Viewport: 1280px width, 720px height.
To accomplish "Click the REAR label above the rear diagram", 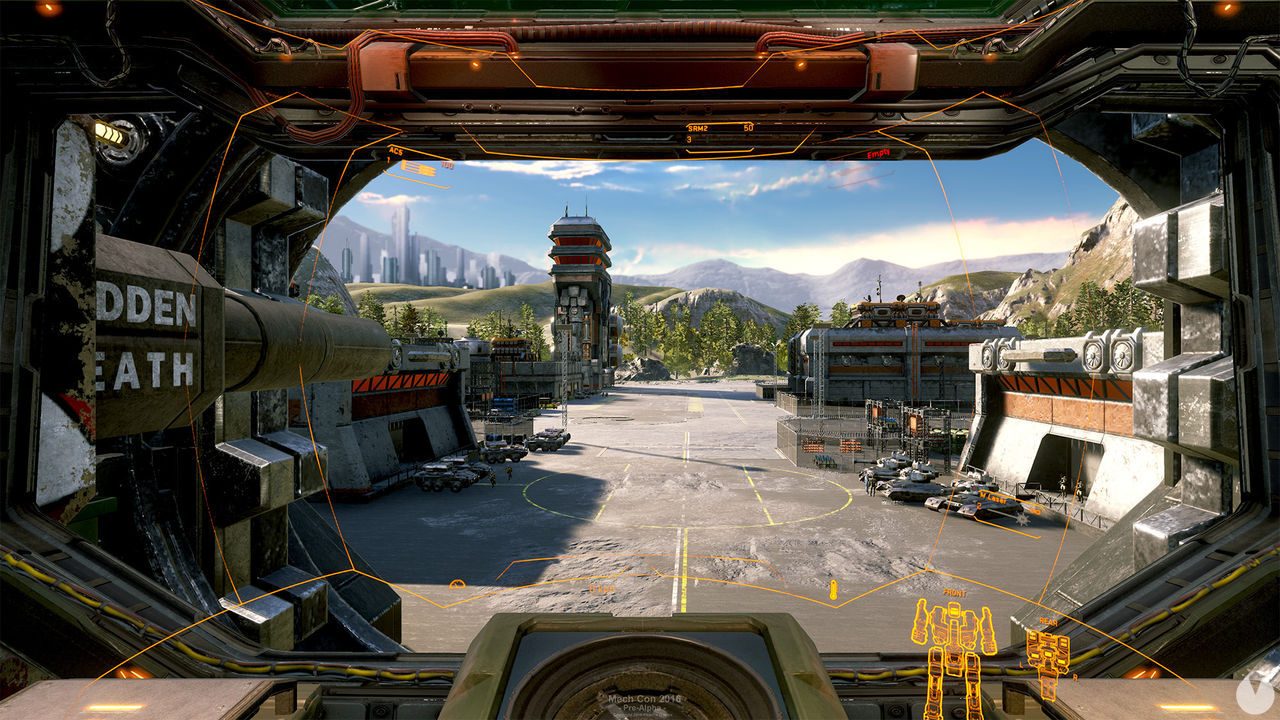I will [1048, 622].
